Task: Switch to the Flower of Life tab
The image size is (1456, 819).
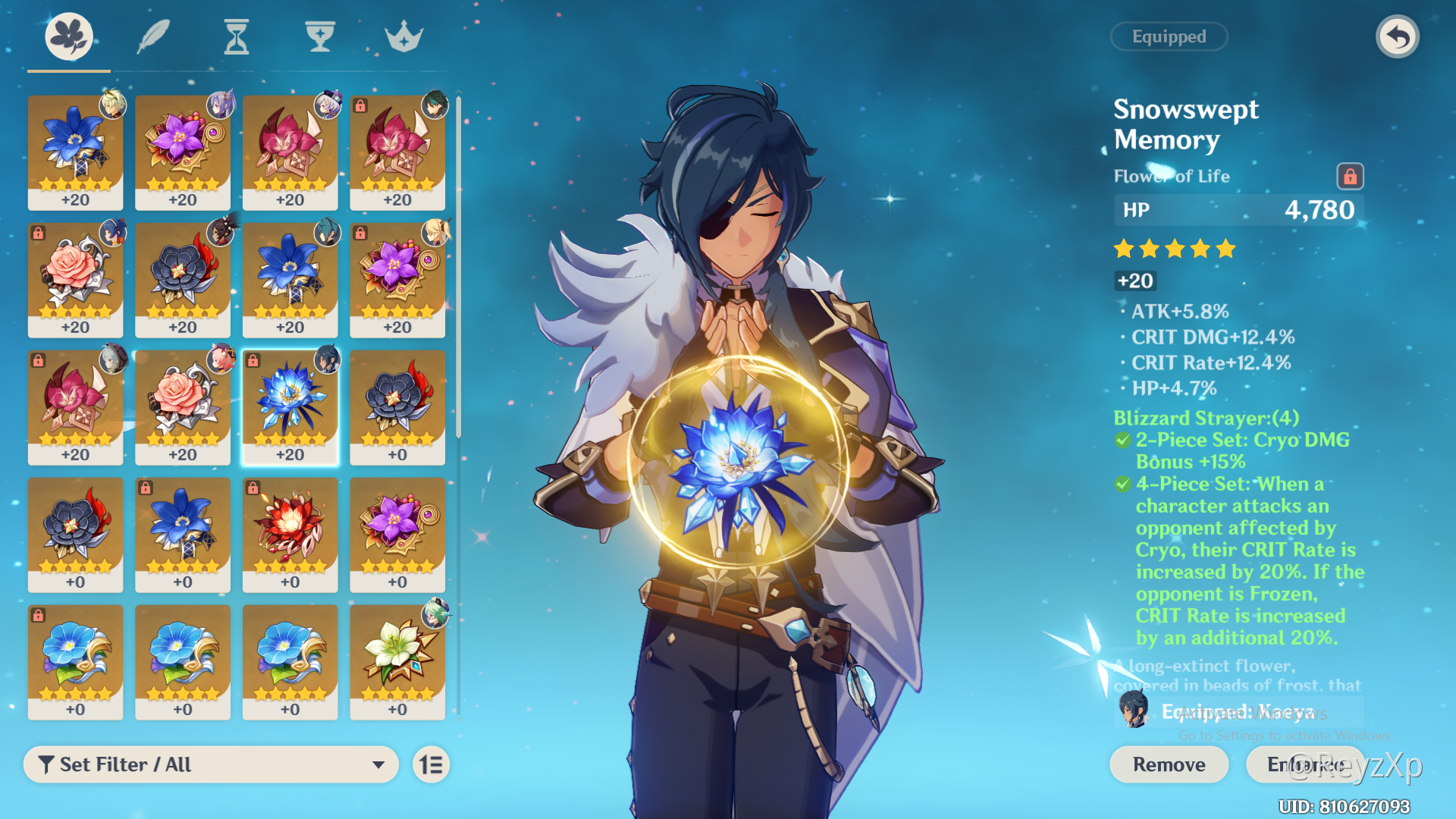Action: point(69,36)
